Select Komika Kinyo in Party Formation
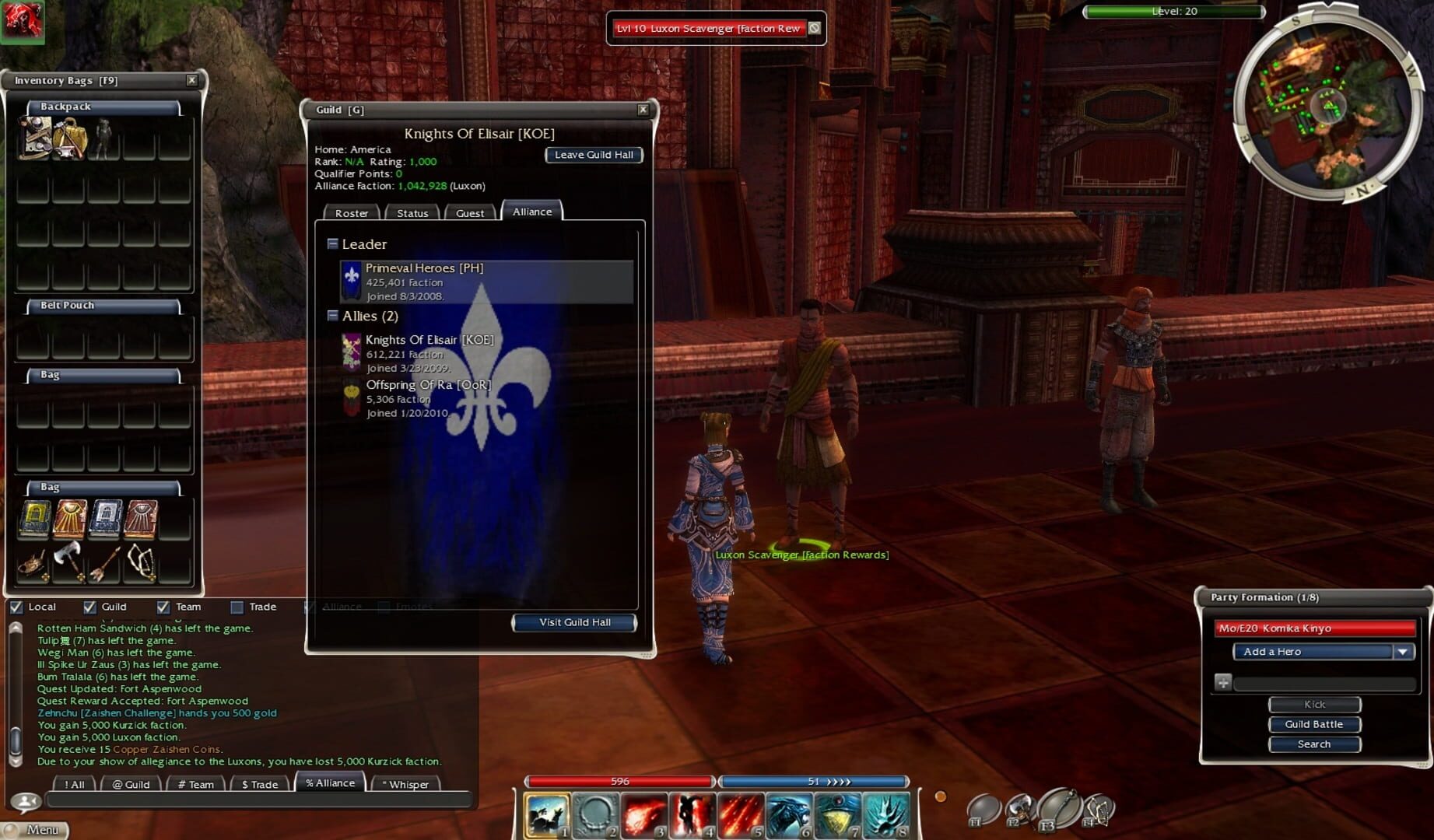 (x=1317, y=628)
